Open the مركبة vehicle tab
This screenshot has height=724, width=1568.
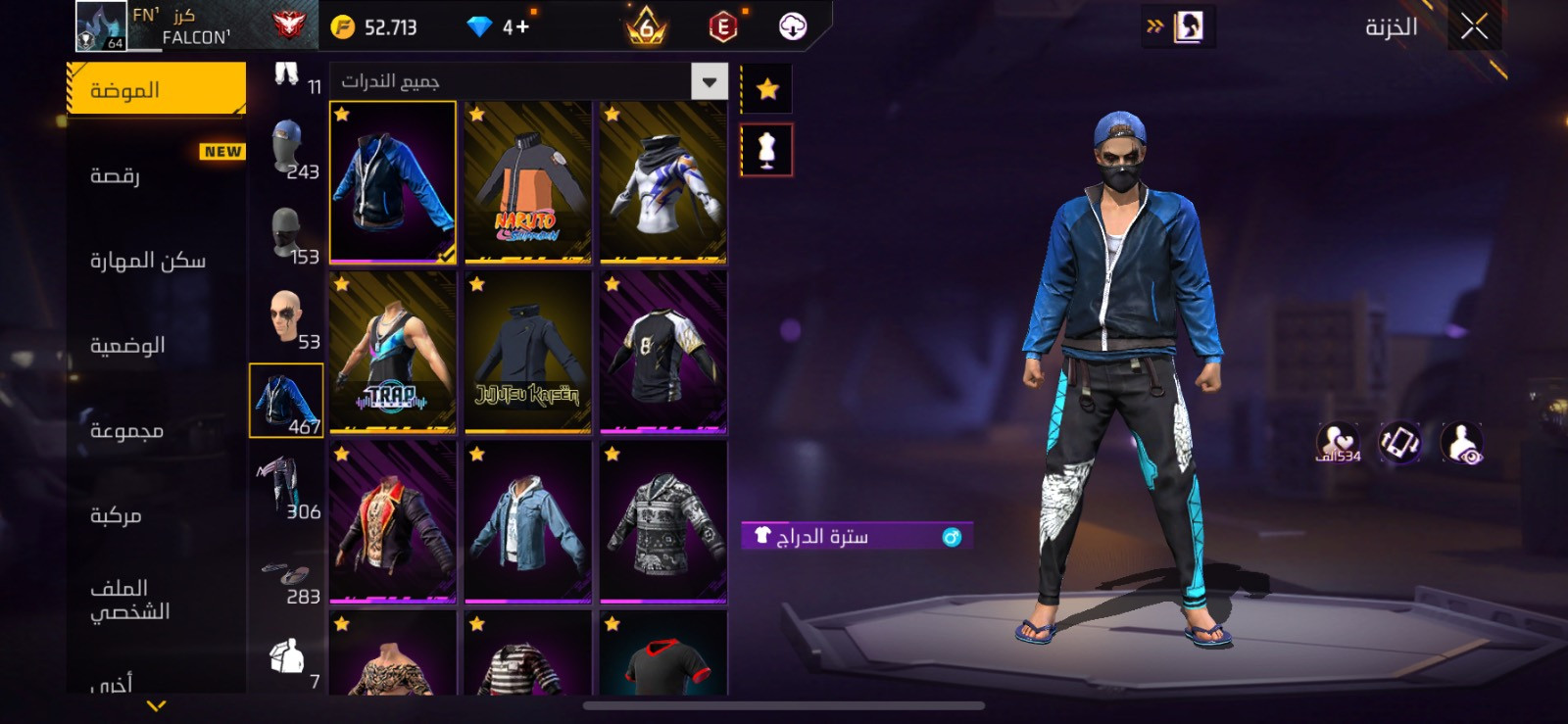[x=157, y=515]
